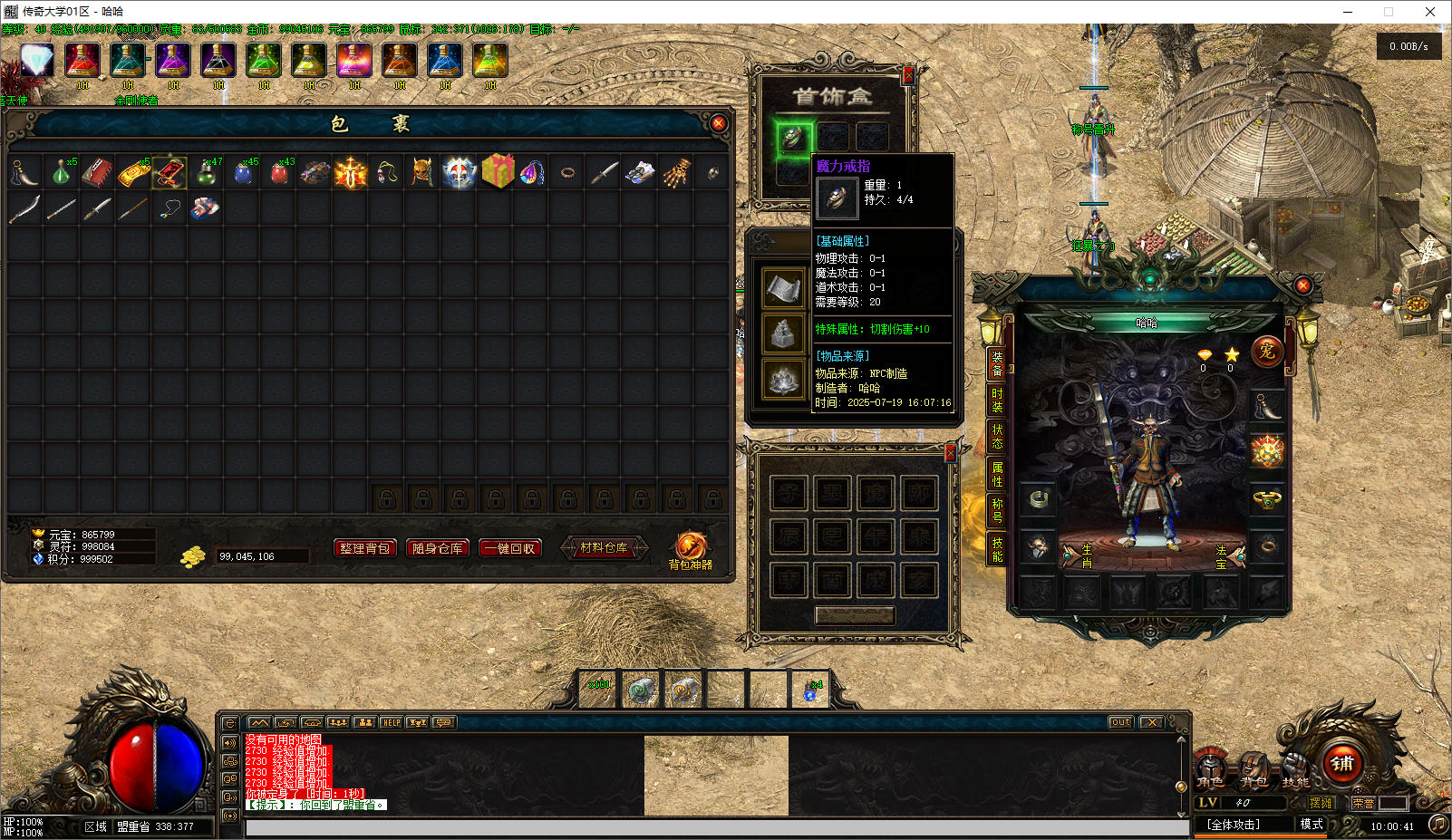Click the chat text input field
The width and height of the screenshot is (1452, 840).
(x=716, y=827)
